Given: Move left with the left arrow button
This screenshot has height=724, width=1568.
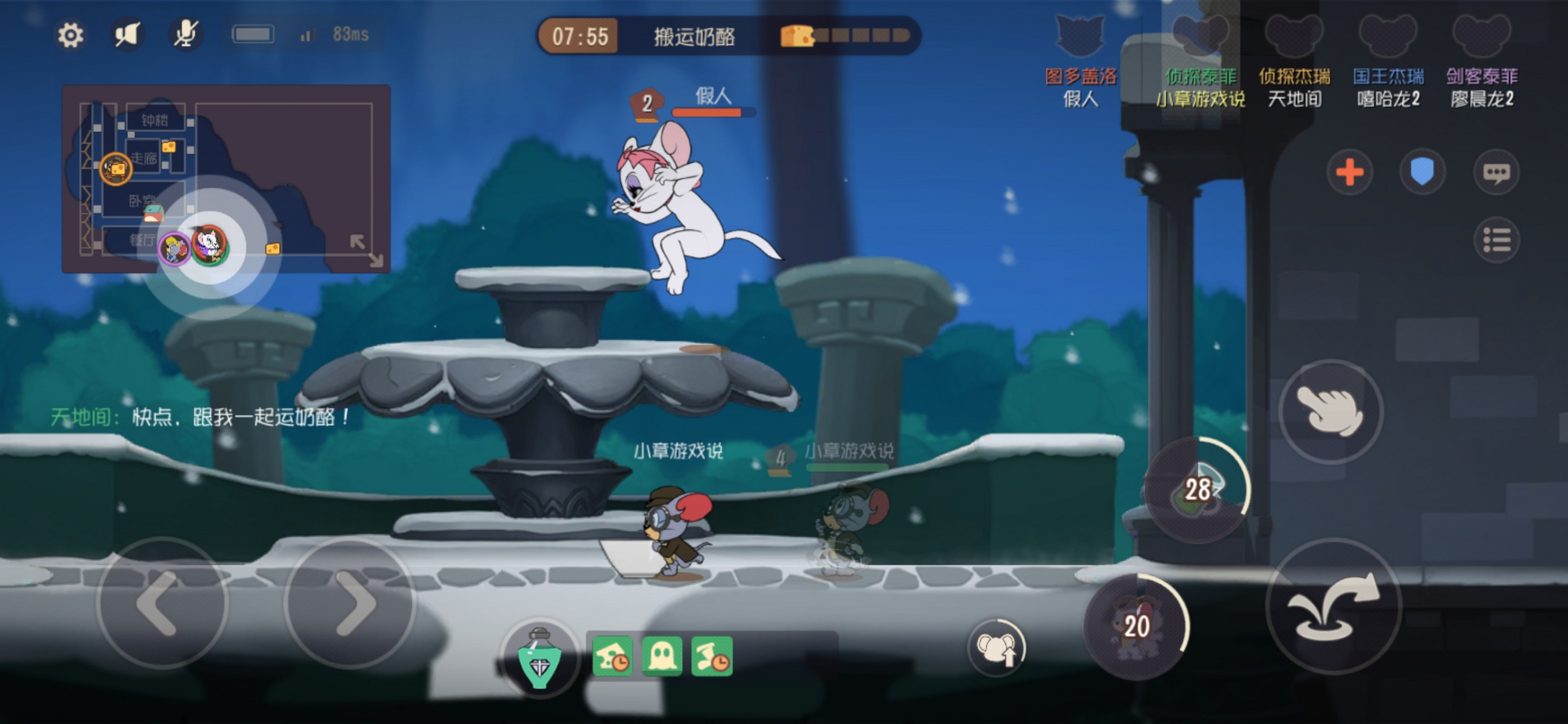Looking at the screenshot, I should click(x=162, y=604).
